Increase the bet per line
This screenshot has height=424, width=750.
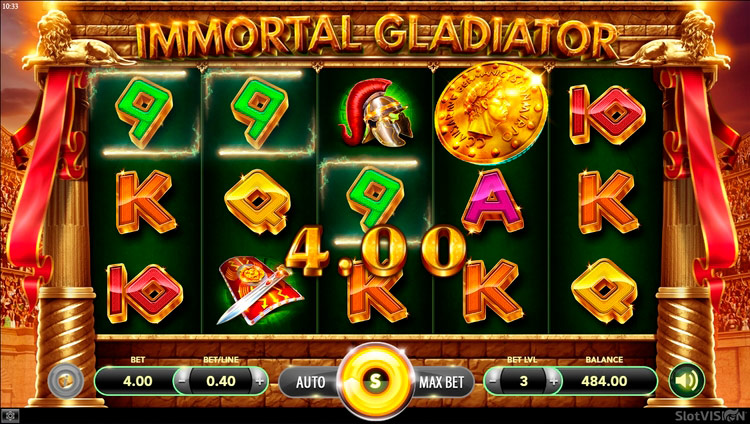[261, 381]
